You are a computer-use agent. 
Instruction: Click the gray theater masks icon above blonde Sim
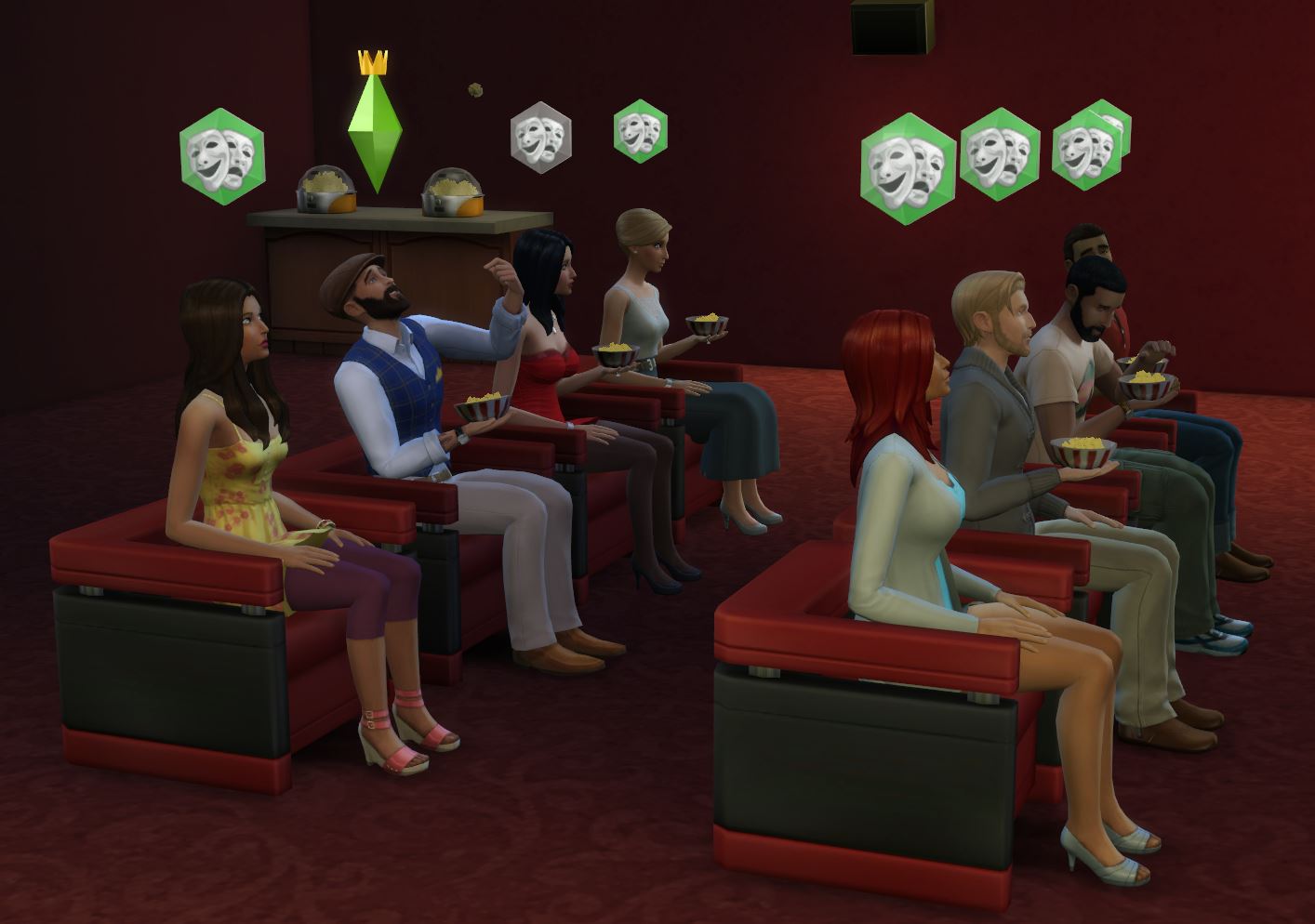click(x=539, y=138)
